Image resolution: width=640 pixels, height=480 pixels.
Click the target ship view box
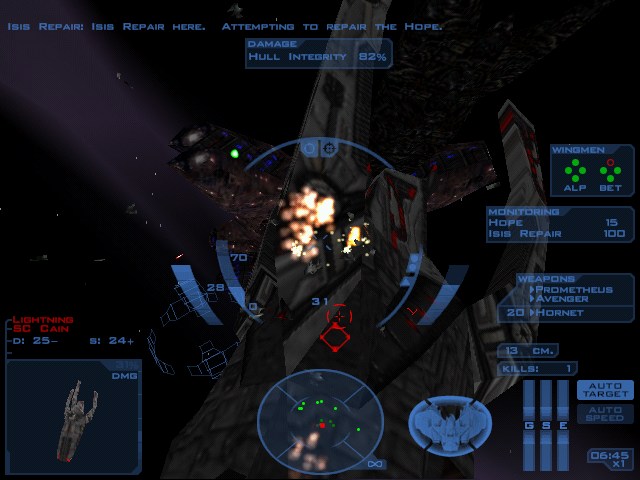72,416
